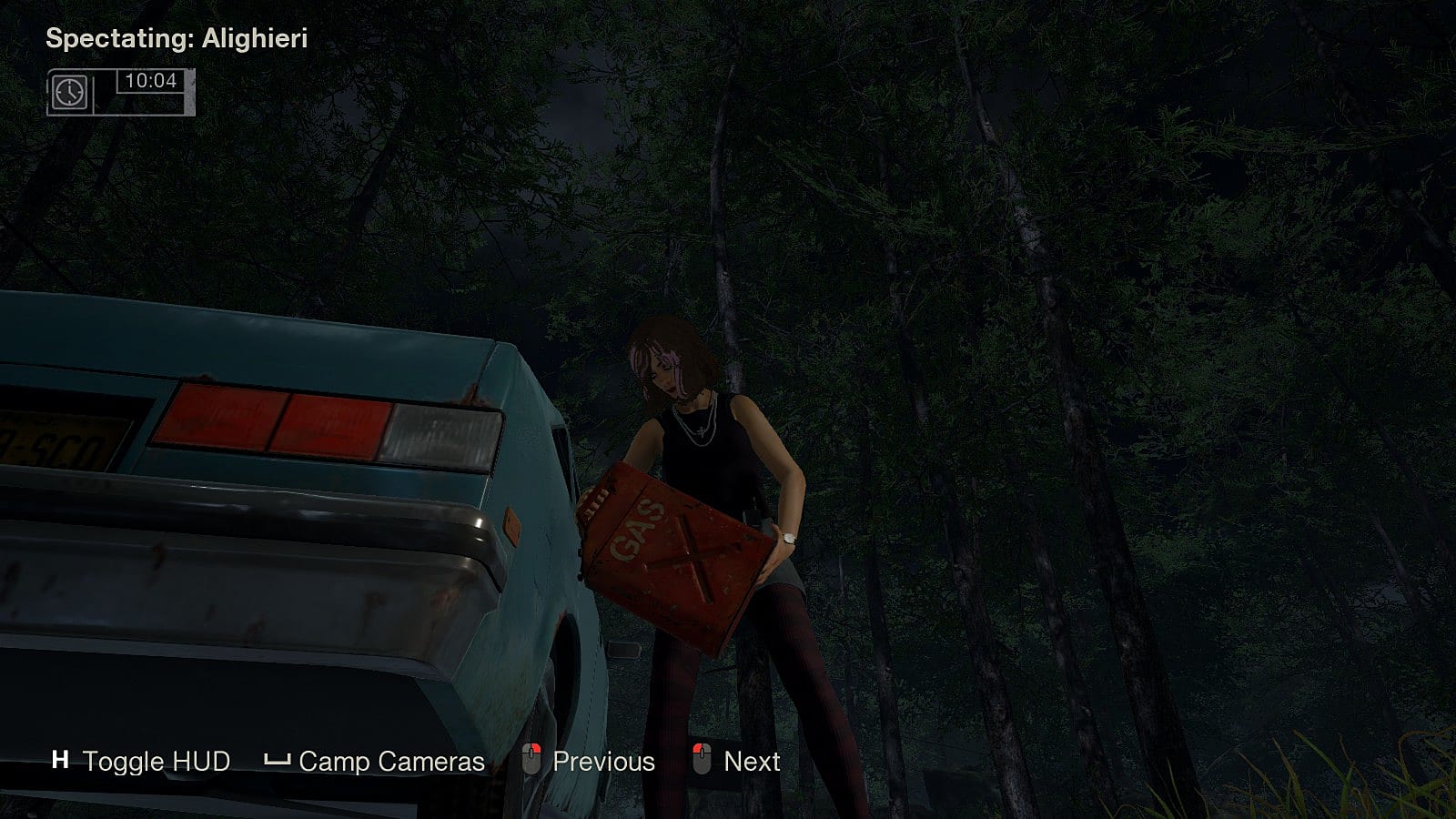Select the Camp Cameras menu option
The height and width of the screenshot is (819, 1456).
[391, 762]
